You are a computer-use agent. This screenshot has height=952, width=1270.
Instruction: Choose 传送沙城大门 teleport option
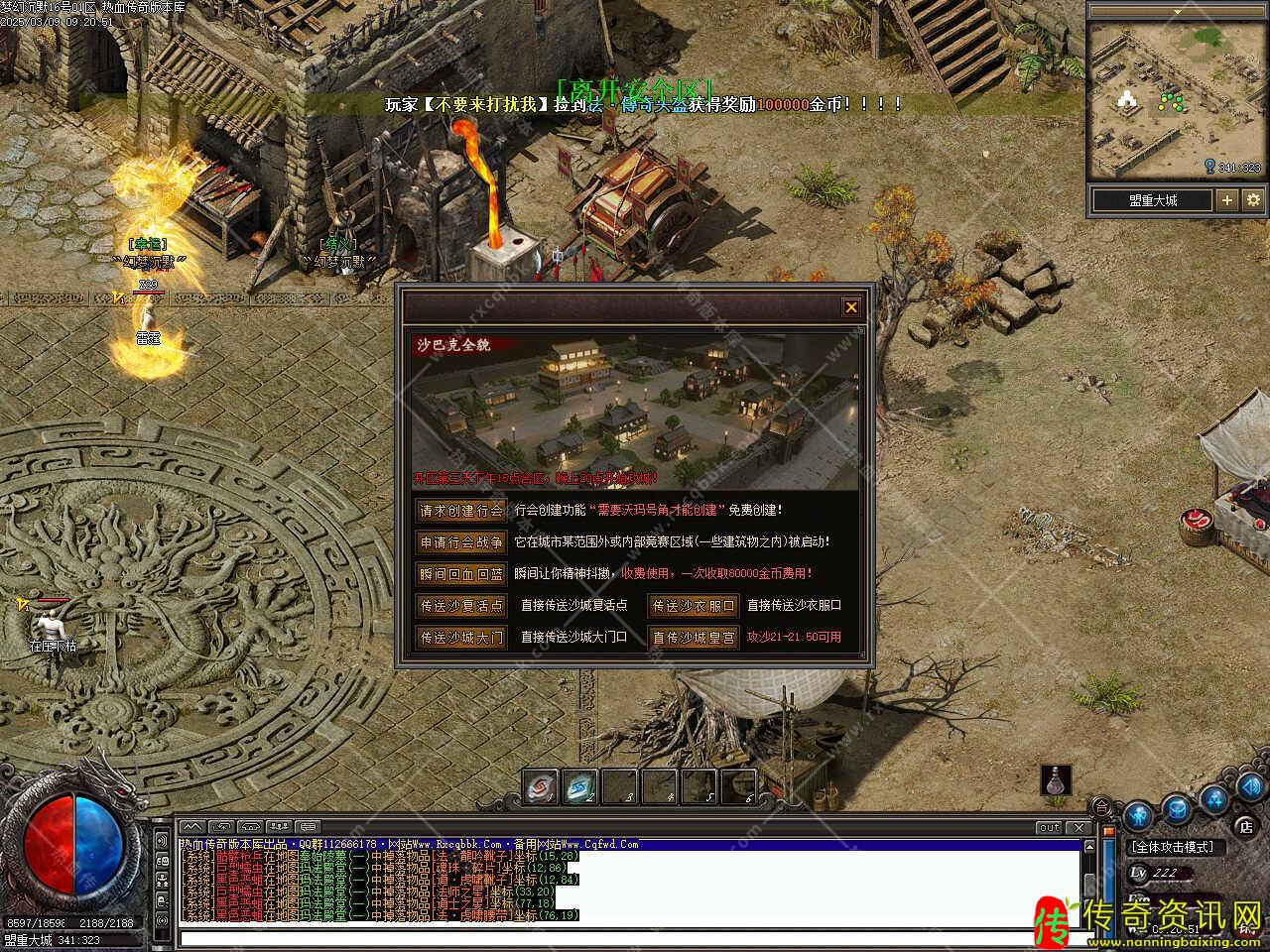pos(460,638)
